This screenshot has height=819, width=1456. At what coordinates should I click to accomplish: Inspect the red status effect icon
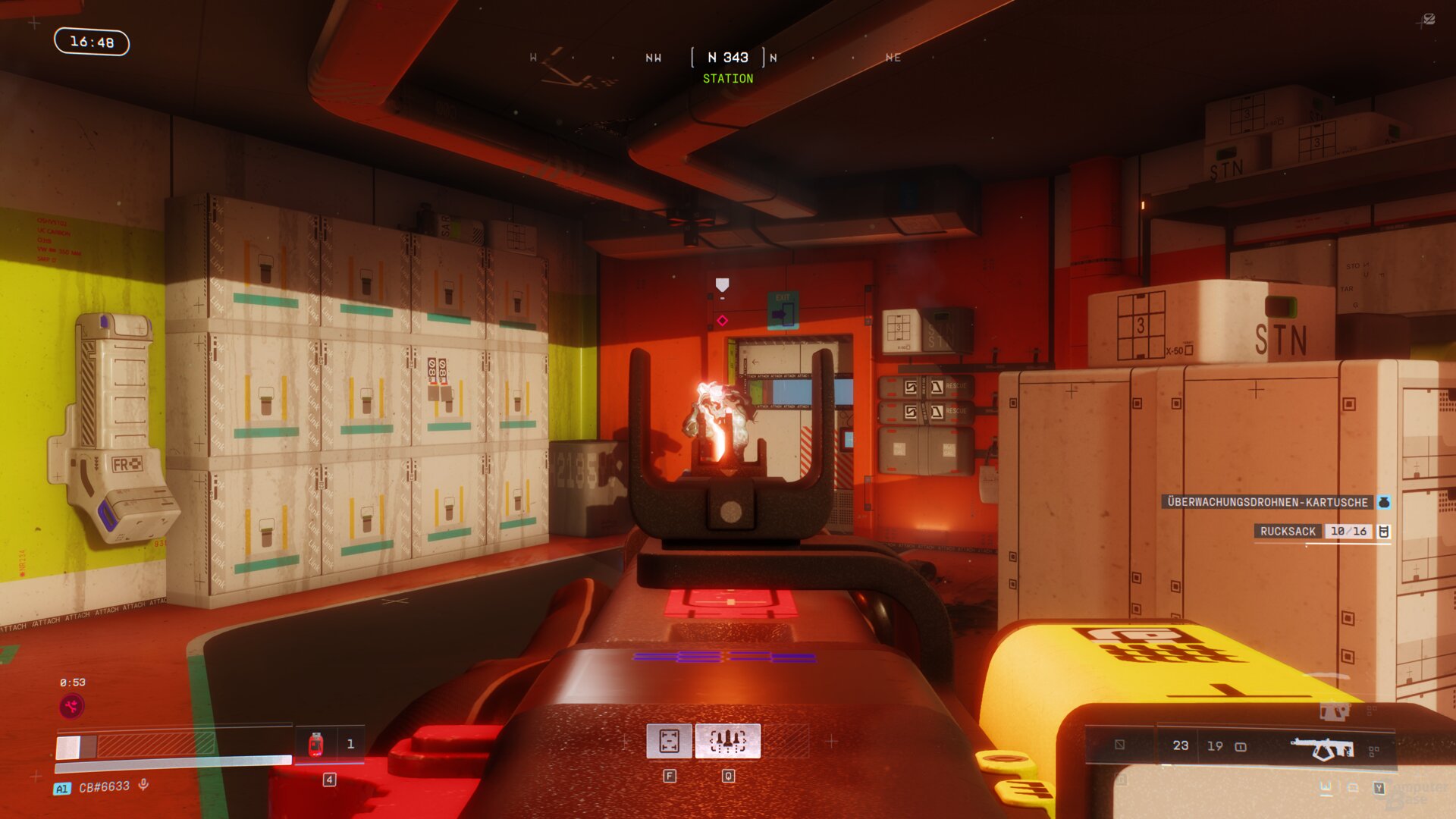click(x=72, y=707)
